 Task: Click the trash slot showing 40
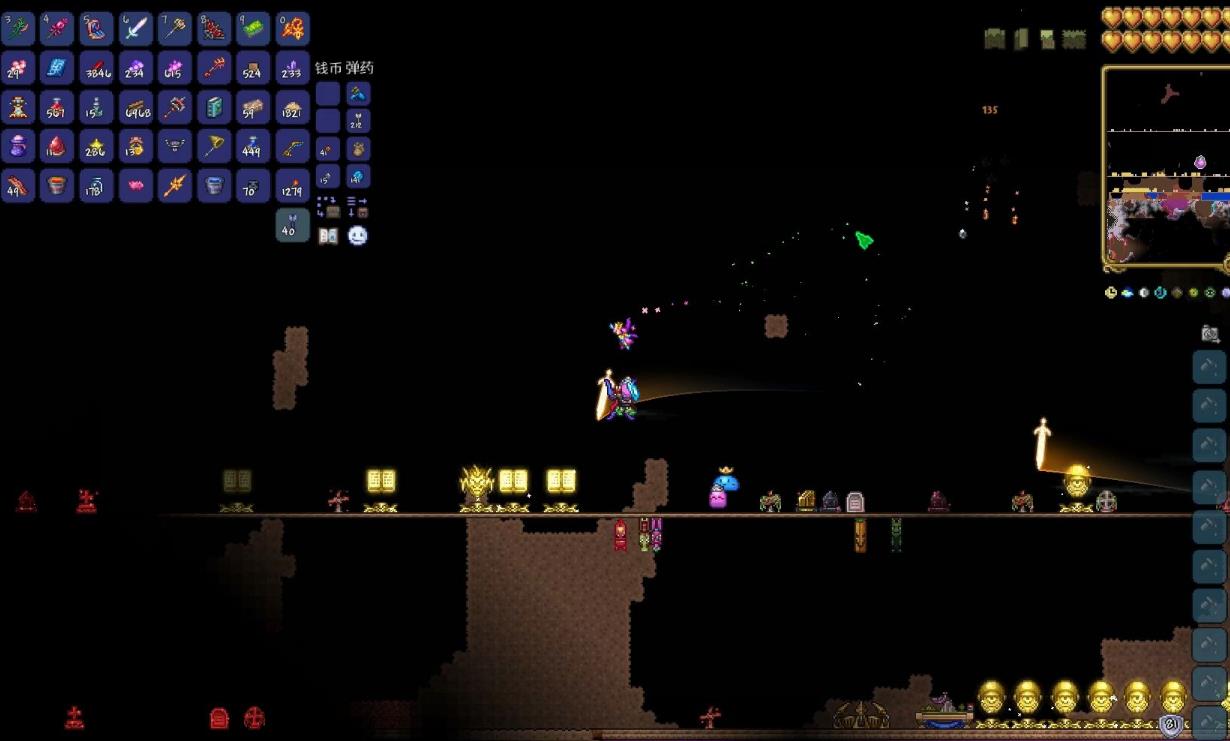292,225
